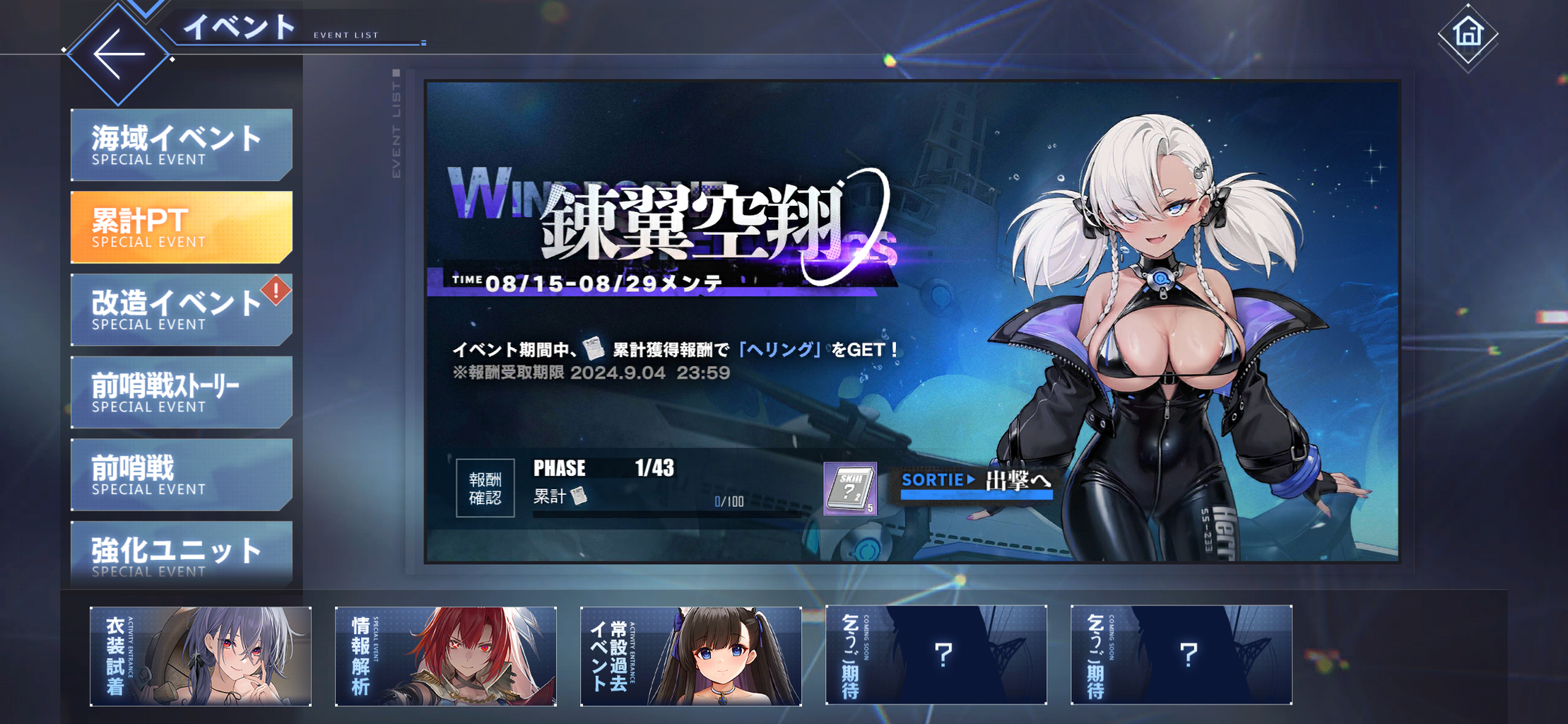
Task: Select the 前哨戦 sidebar entry
Action: pos(180,474)
